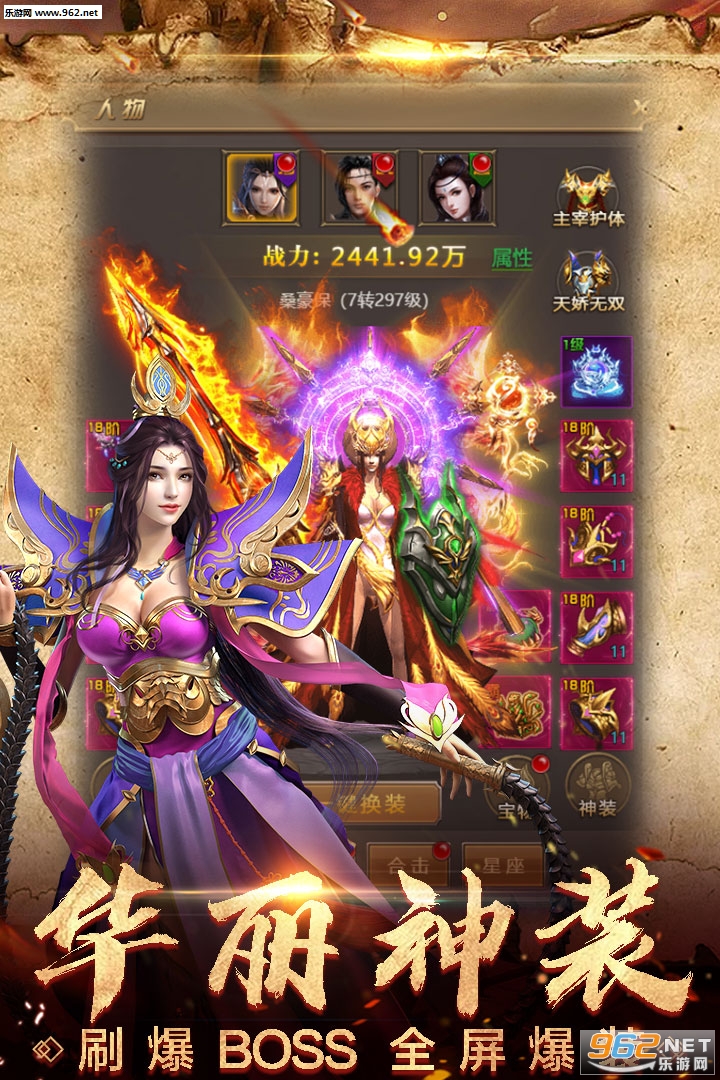Select the golden bracer equipment slot

coord(596,628)
